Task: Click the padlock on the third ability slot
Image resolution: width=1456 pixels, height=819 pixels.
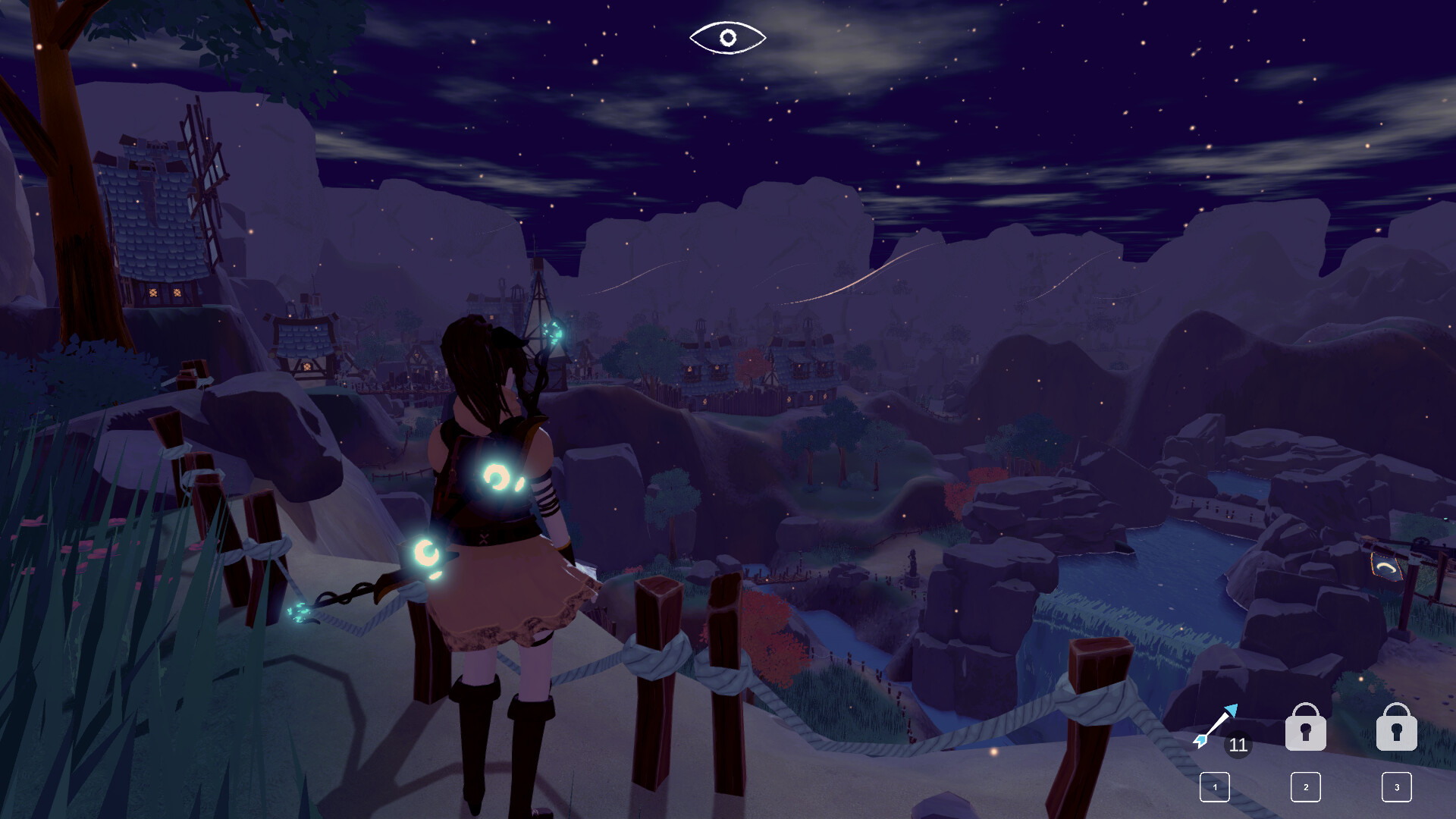Action: [x=1396, y=728]
